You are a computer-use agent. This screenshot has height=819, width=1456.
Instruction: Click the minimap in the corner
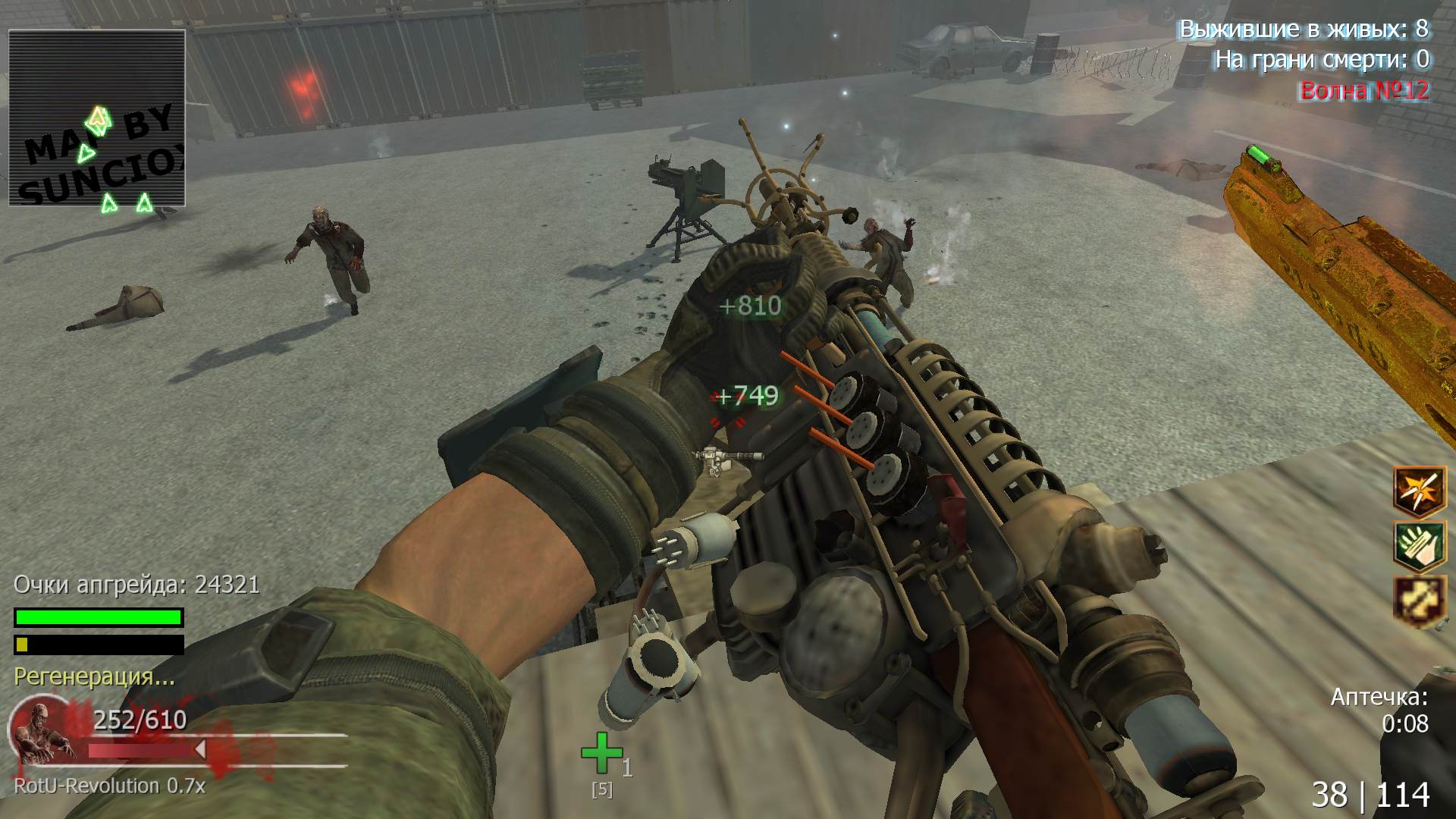pos(97,118)
